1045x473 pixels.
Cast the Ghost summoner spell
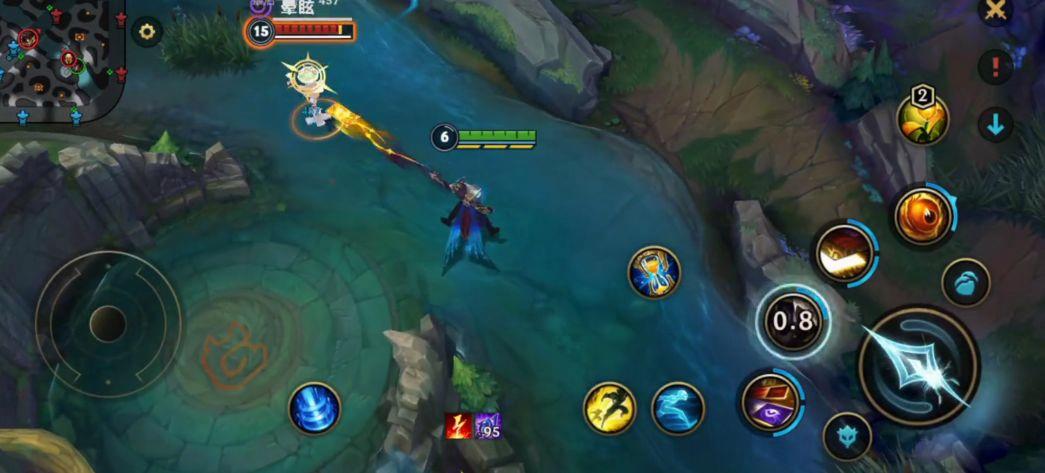[677, 408]
